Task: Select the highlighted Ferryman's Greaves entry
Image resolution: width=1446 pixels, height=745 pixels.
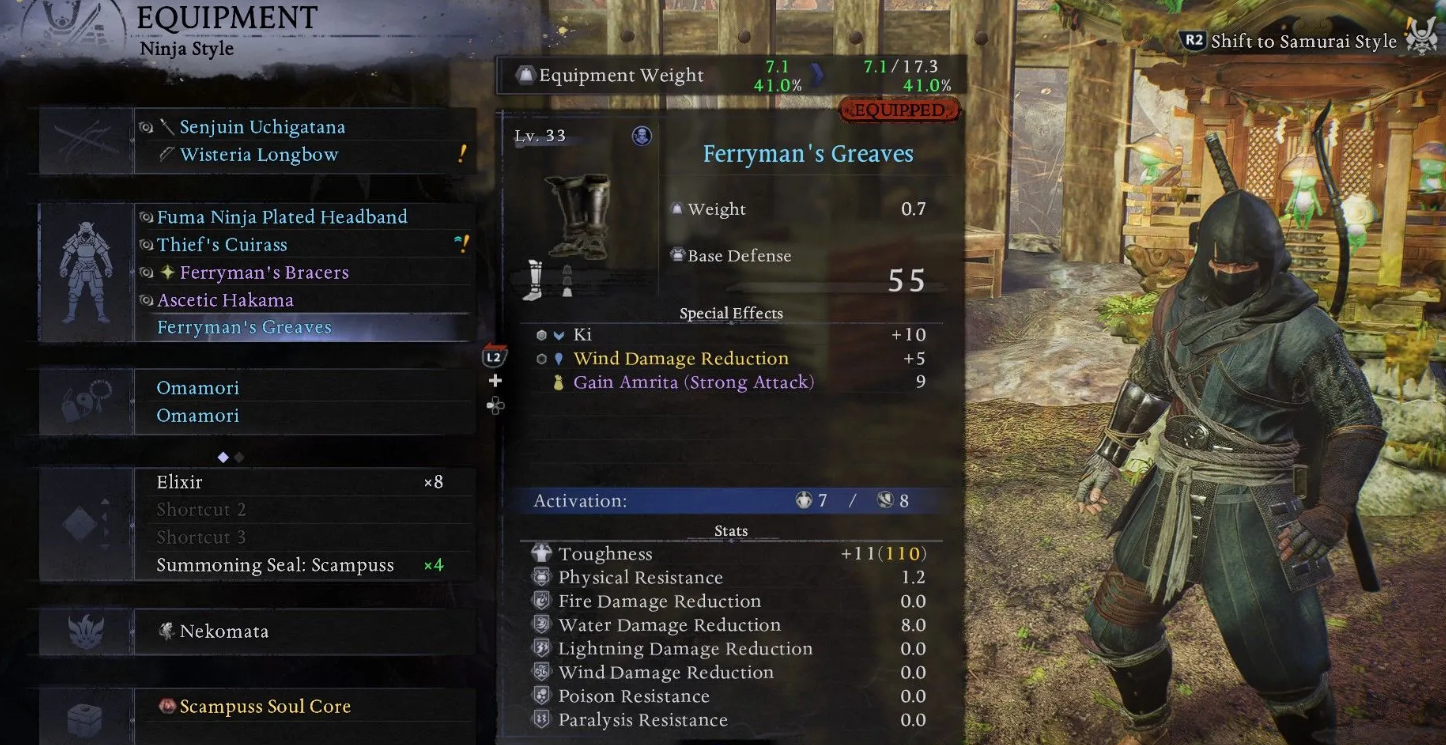Action: [244, 328]
